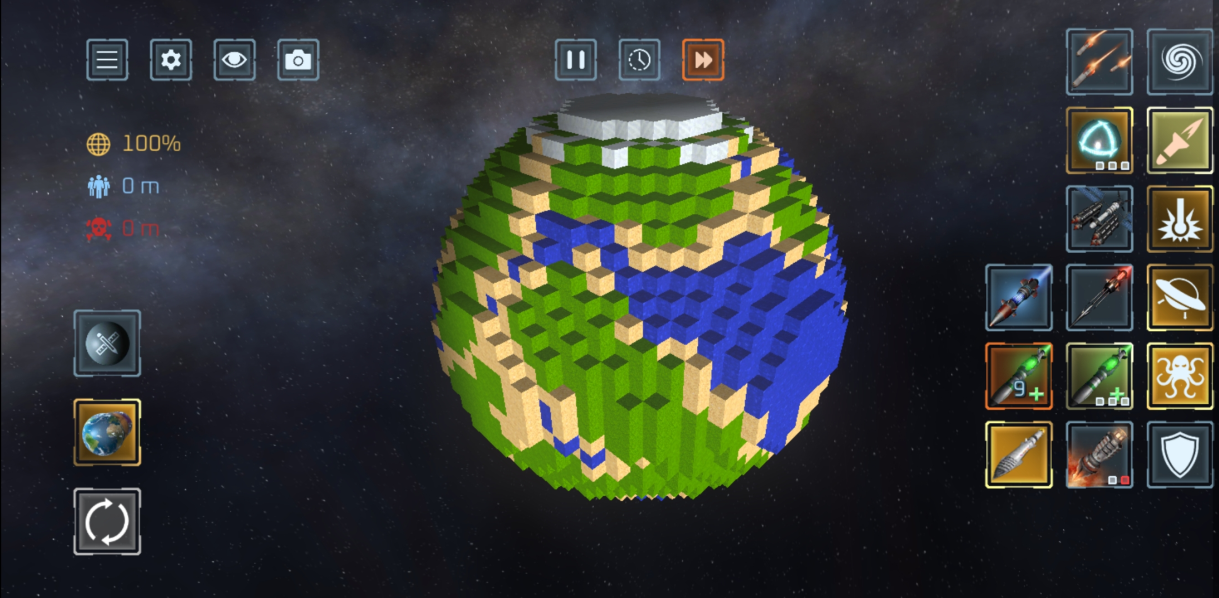
Task: Take a screenshot with the camera button
Action: click(298, 60)
